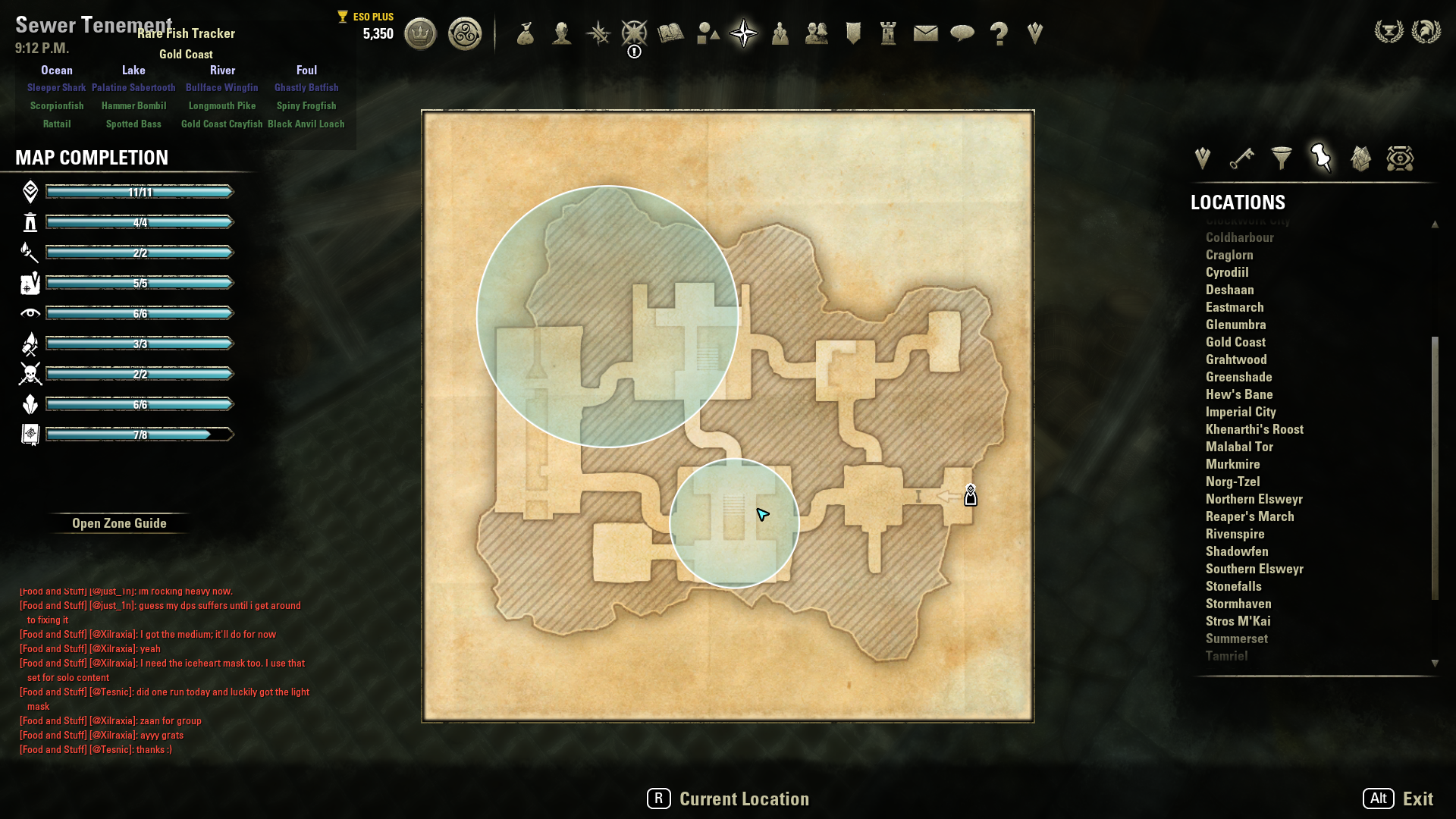
Task: Pick Summerset from the locations list
Action: coord(1236,639)
